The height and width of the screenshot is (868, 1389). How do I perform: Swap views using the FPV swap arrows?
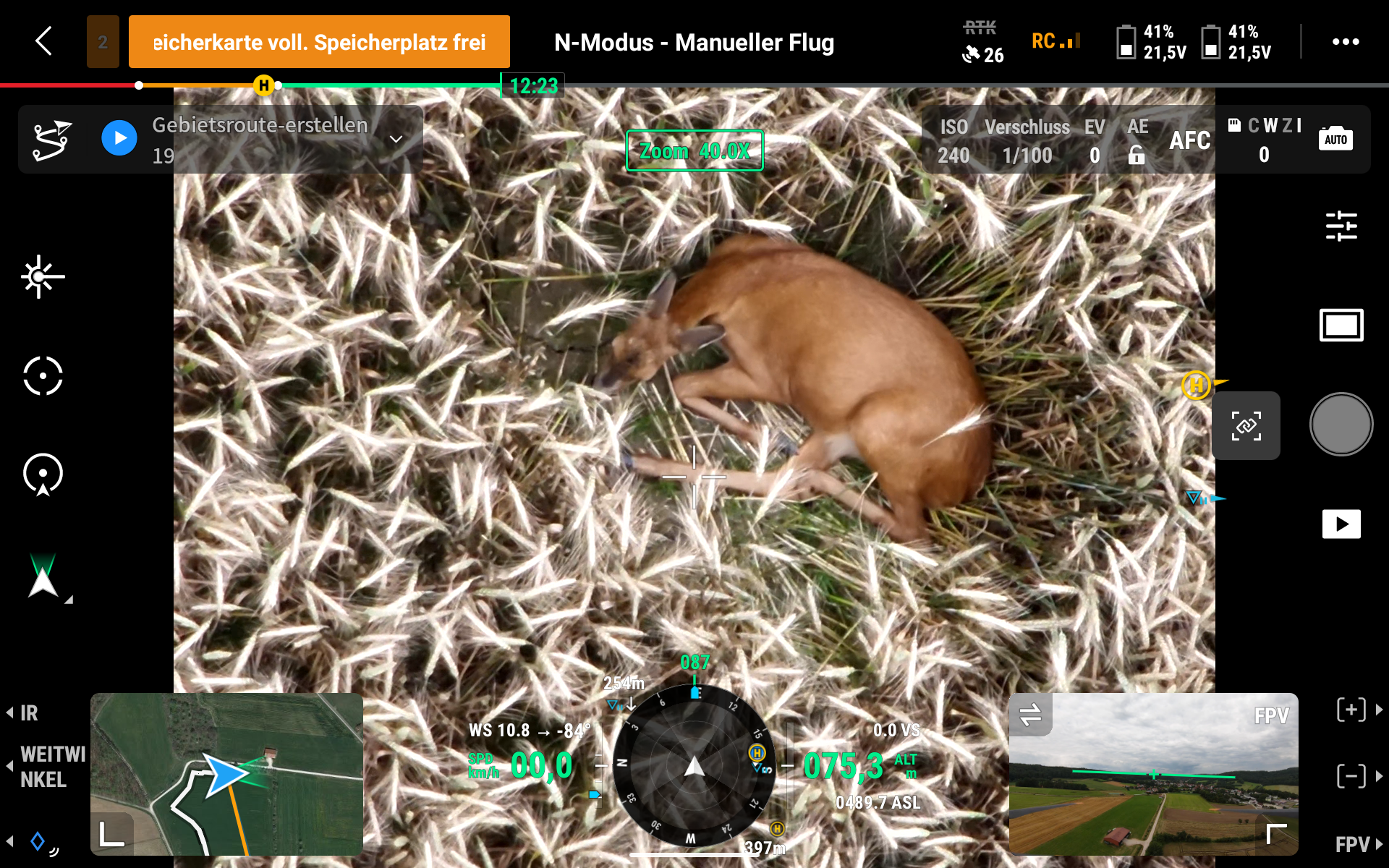click(x=1030, y=715)
